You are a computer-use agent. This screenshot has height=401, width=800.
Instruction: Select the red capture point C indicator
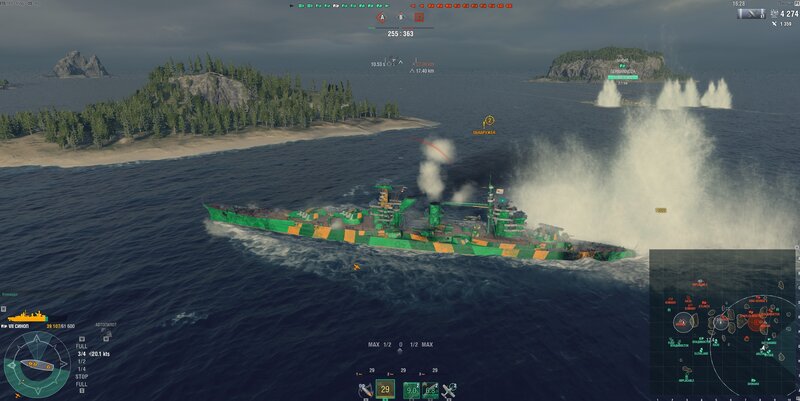tap(420, 17)
